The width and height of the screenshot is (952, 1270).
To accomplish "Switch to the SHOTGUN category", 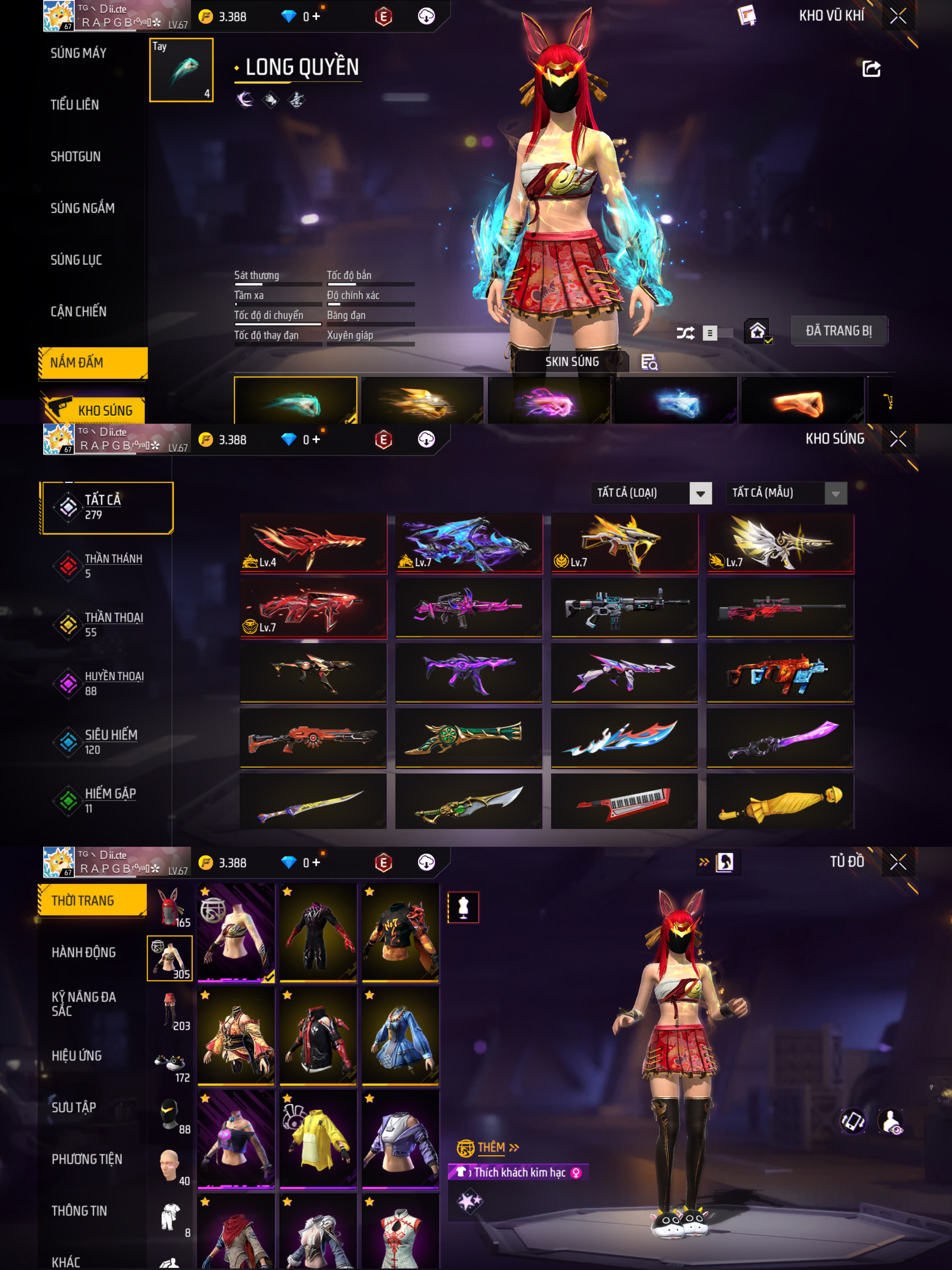I will [x=76, y=157].
